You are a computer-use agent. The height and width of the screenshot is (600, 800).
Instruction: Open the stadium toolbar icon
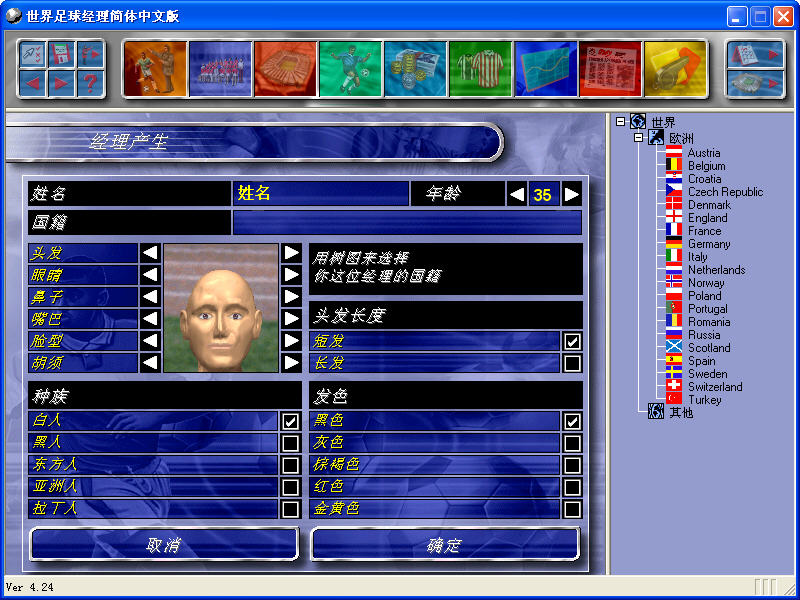pos(285,68)
